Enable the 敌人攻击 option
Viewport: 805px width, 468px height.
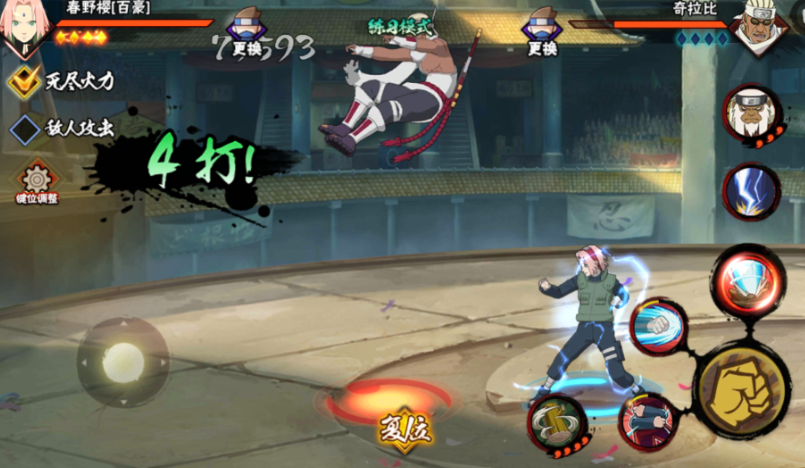click(24, 128)
